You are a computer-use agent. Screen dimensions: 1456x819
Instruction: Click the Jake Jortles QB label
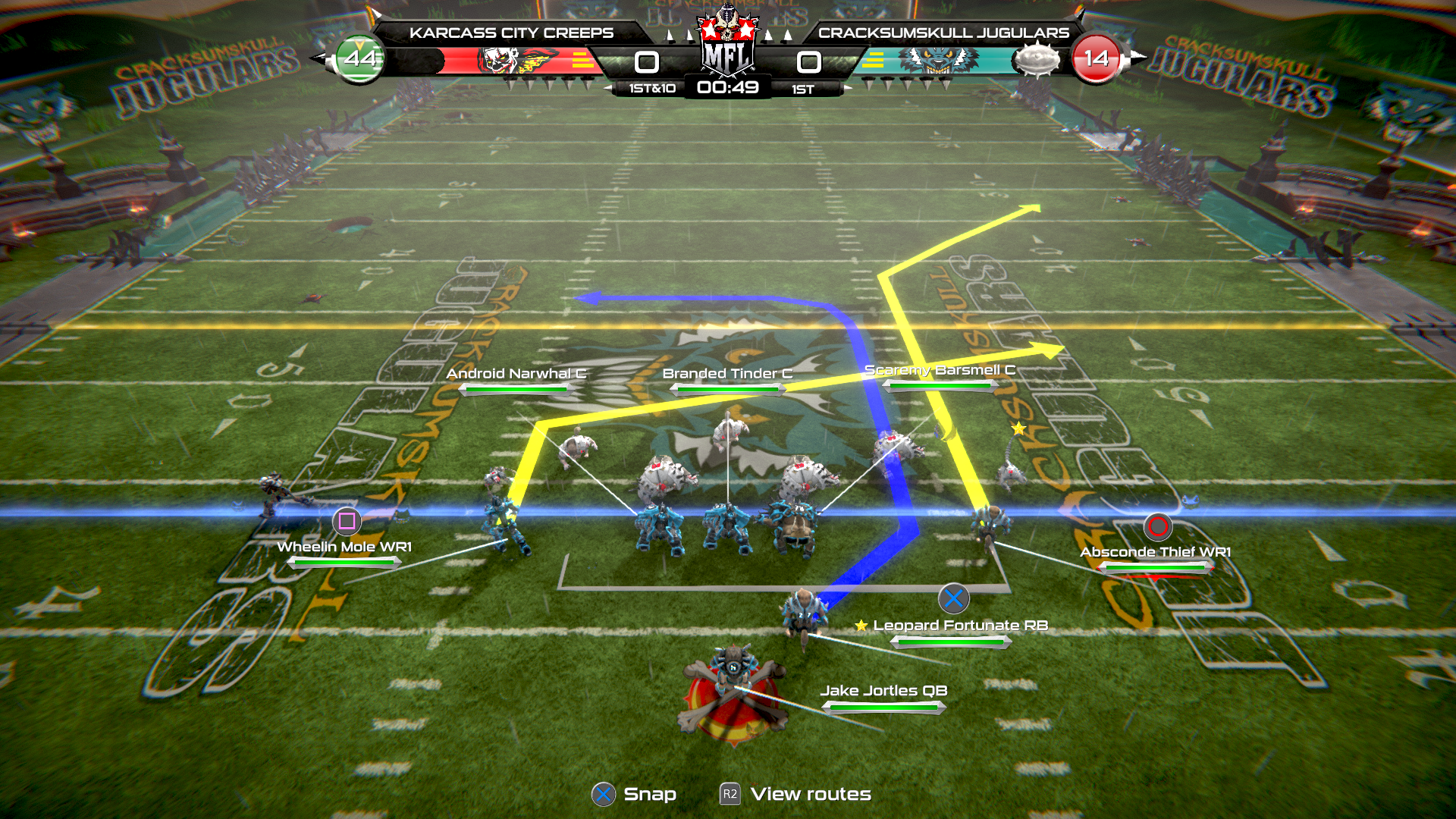[x=883, y=691]
